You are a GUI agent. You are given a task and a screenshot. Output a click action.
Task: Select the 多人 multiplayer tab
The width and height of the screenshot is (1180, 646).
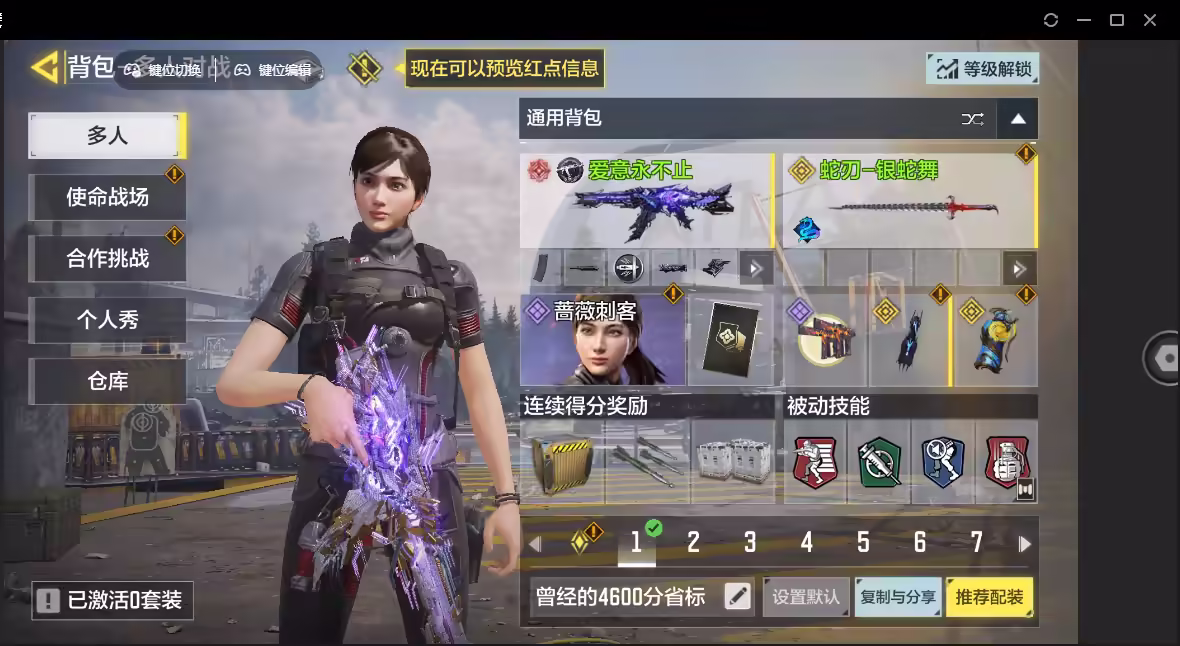[x=107, y=135]
